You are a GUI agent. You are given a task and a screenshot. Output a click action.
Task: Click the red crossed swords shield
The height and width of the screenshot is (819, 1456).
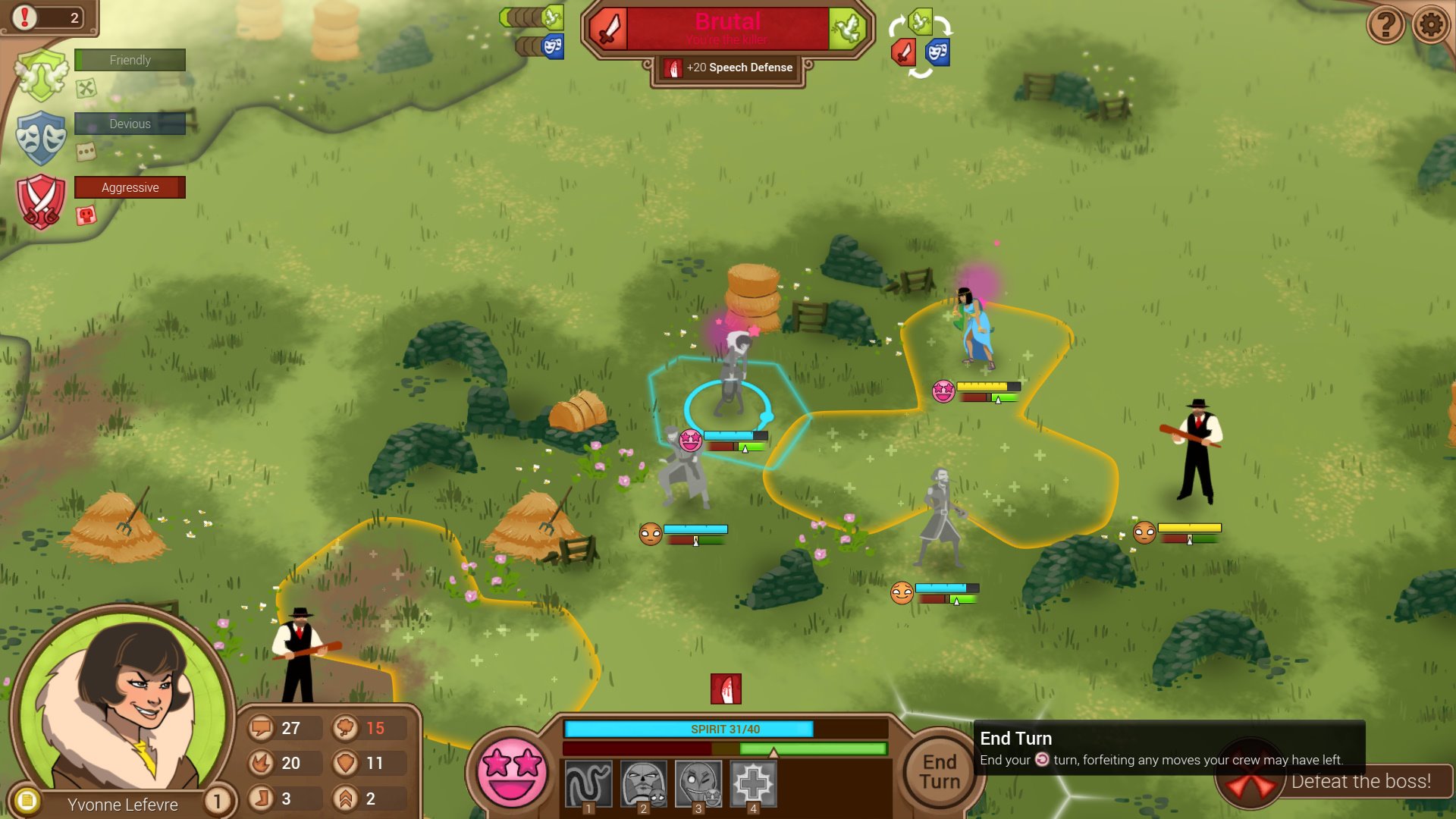click(42, 201)
